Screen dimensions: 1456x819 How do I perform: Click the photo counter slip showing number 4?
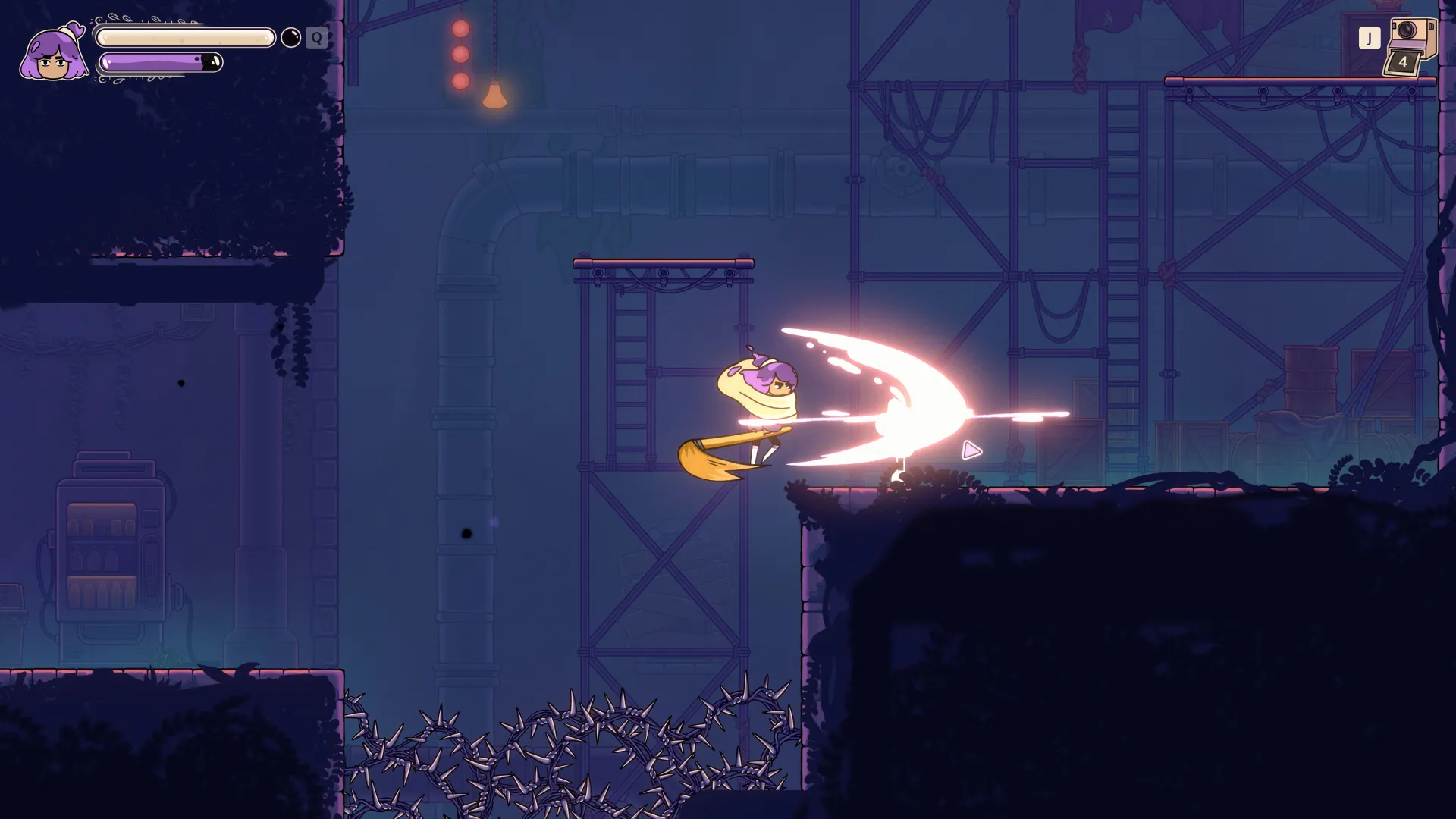1403,62
